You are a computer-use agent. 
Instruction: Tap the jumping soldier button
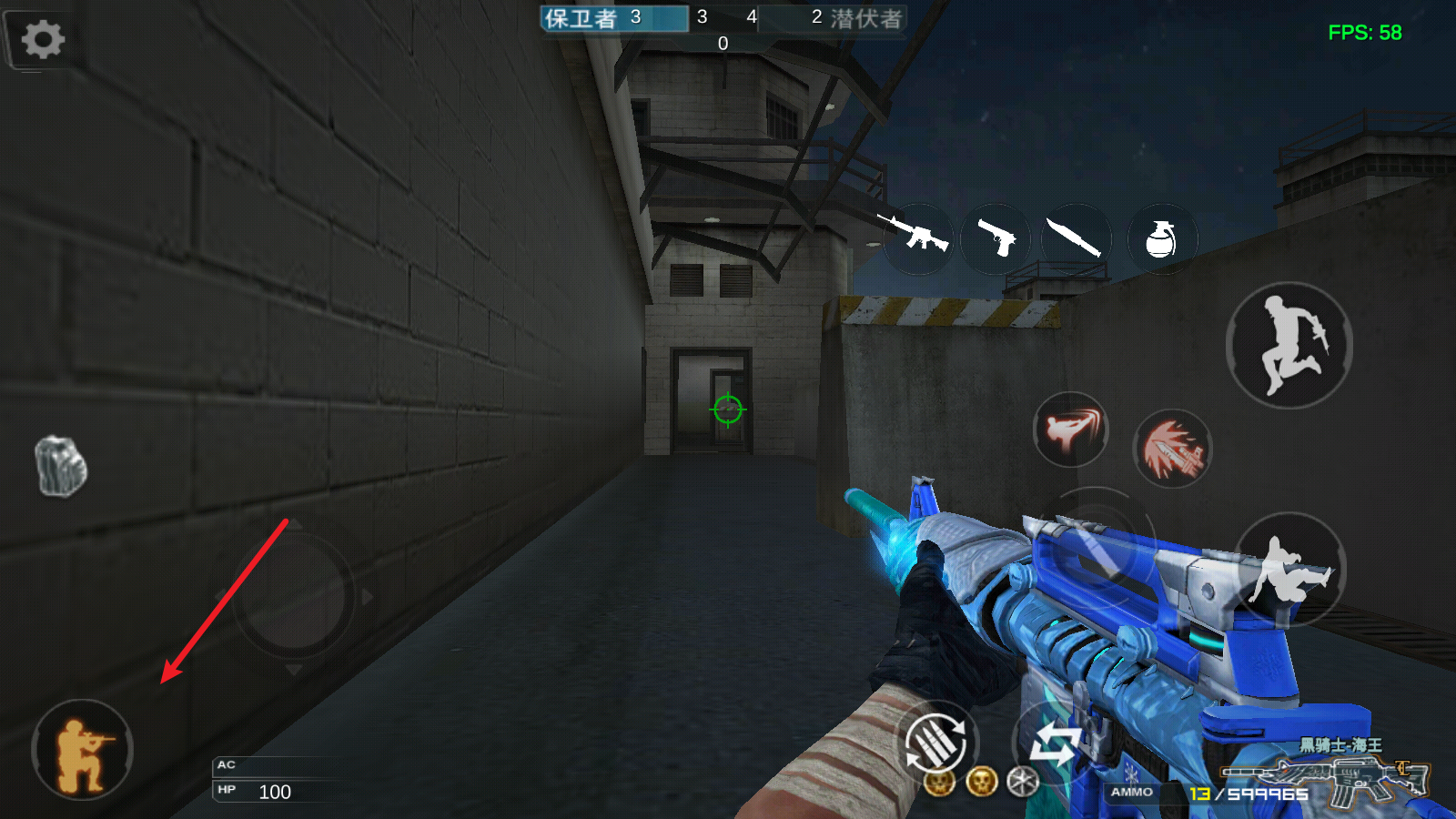(1289, 345)
